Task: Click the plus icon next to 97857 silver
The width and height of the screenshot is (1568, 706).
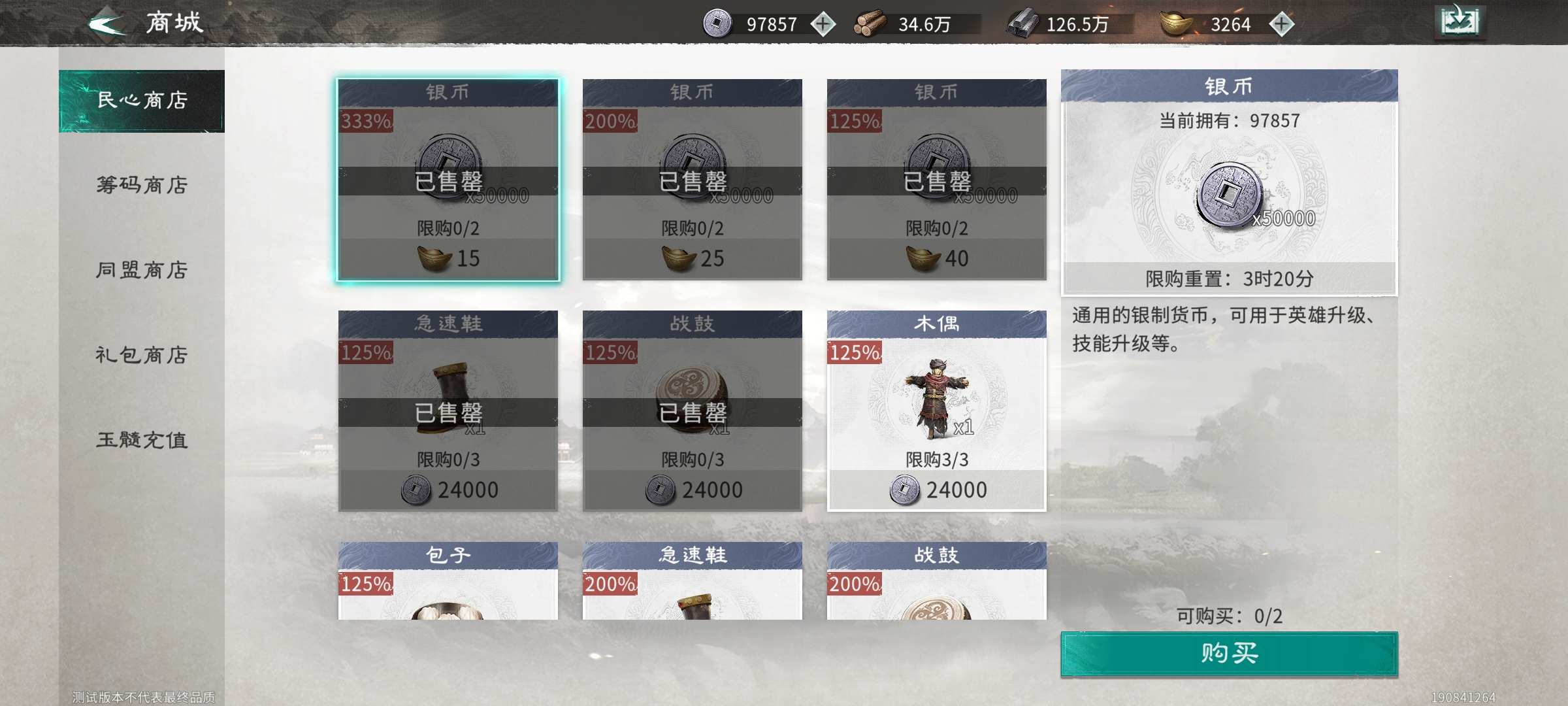Action: click(x=823, y=25)
